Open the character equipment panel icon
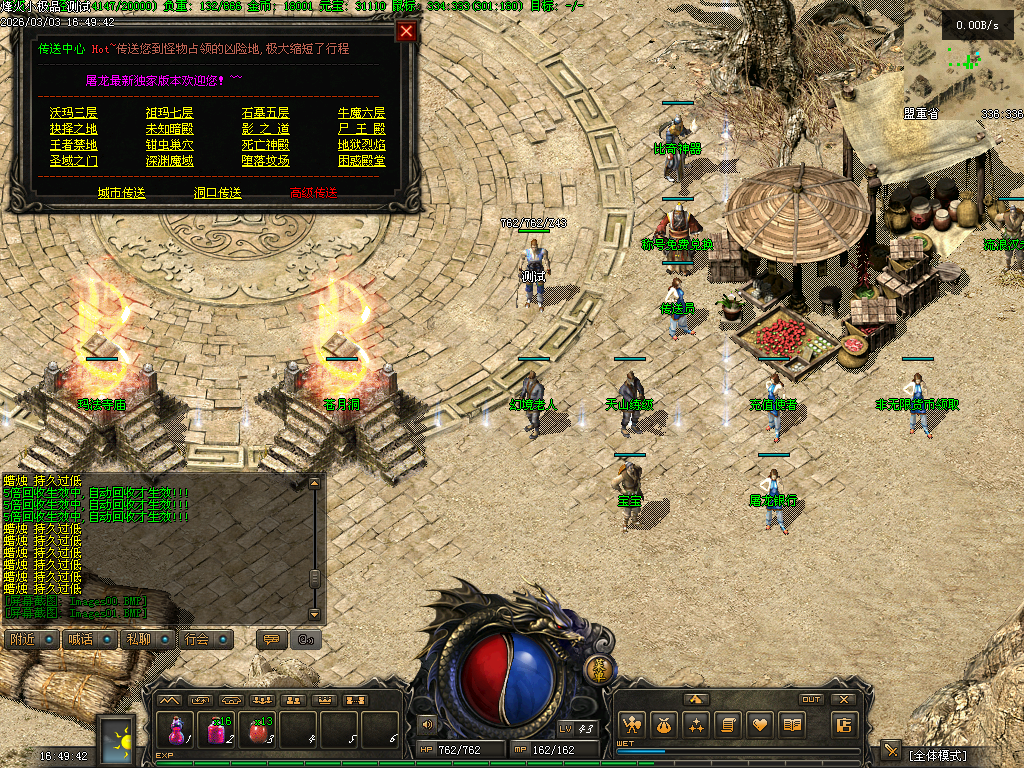1024x768 pixels. 631,725
